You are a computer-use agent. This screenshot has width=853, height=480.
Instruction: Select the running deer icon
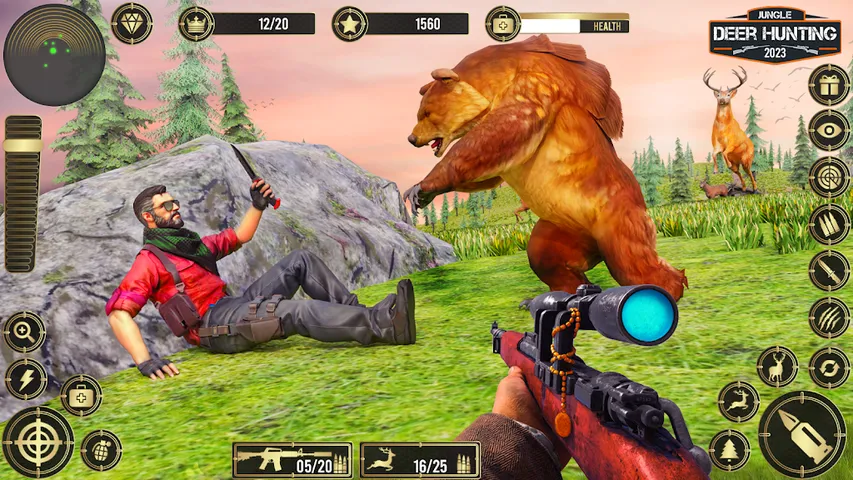click(739, 401)
